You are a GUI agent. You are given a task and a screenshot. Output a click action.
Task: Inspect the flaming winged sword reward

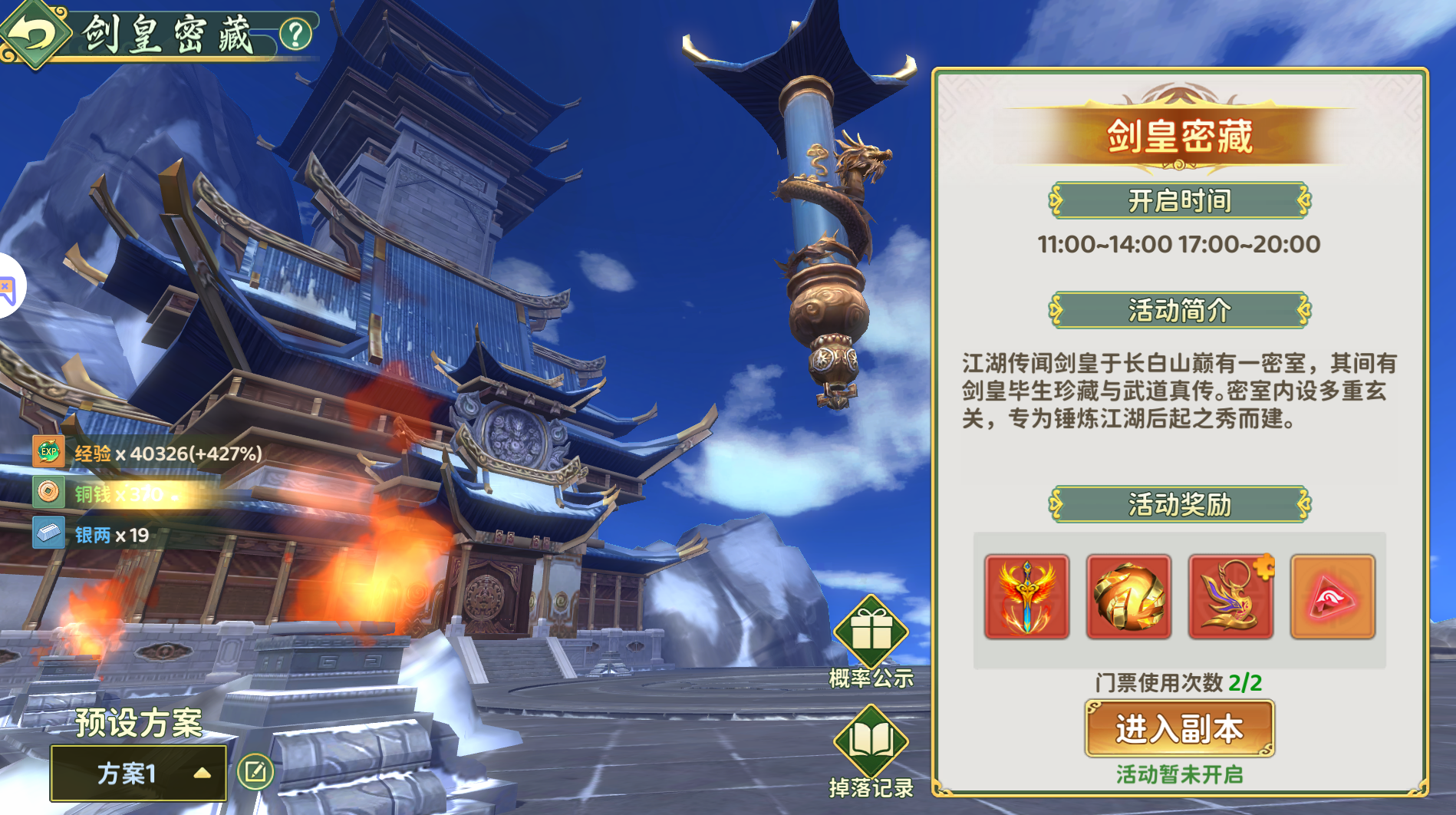click(x=1026, y=597)
